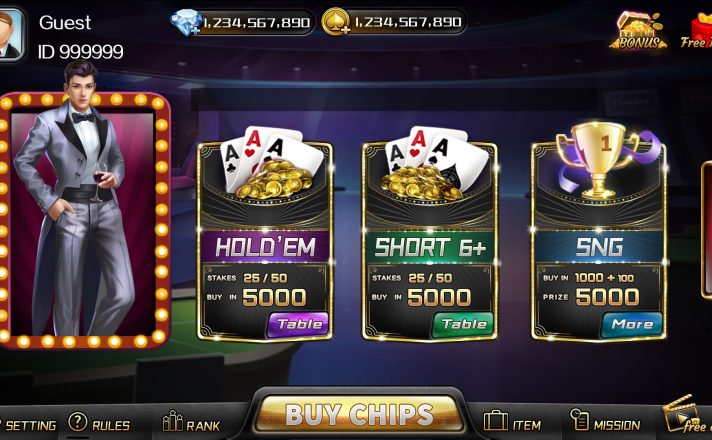The image size is (712, 440).
Task: View the game Rules
Action: [99, 424]
